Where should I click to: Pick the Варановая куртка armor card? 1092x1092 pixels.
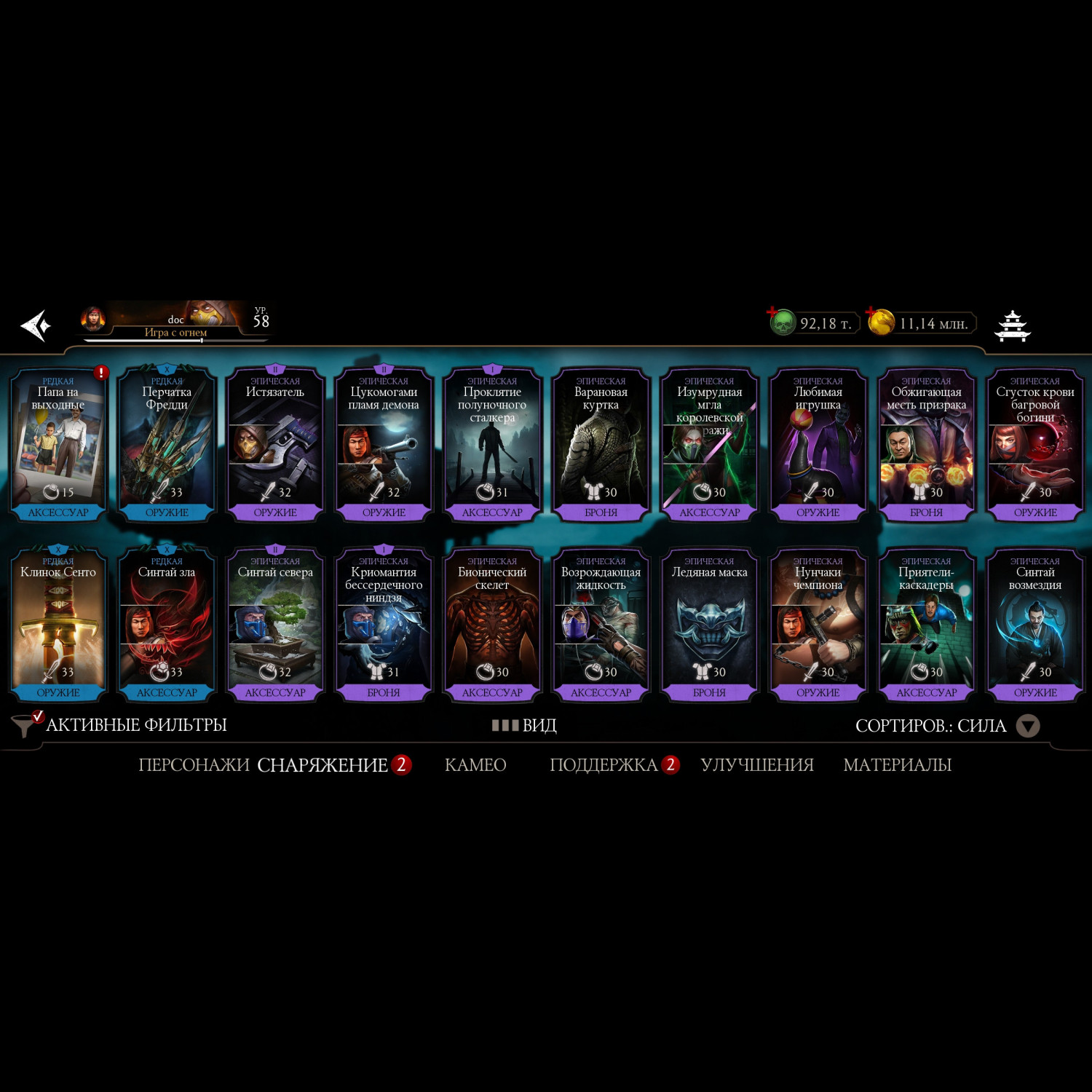coord(601,445)
